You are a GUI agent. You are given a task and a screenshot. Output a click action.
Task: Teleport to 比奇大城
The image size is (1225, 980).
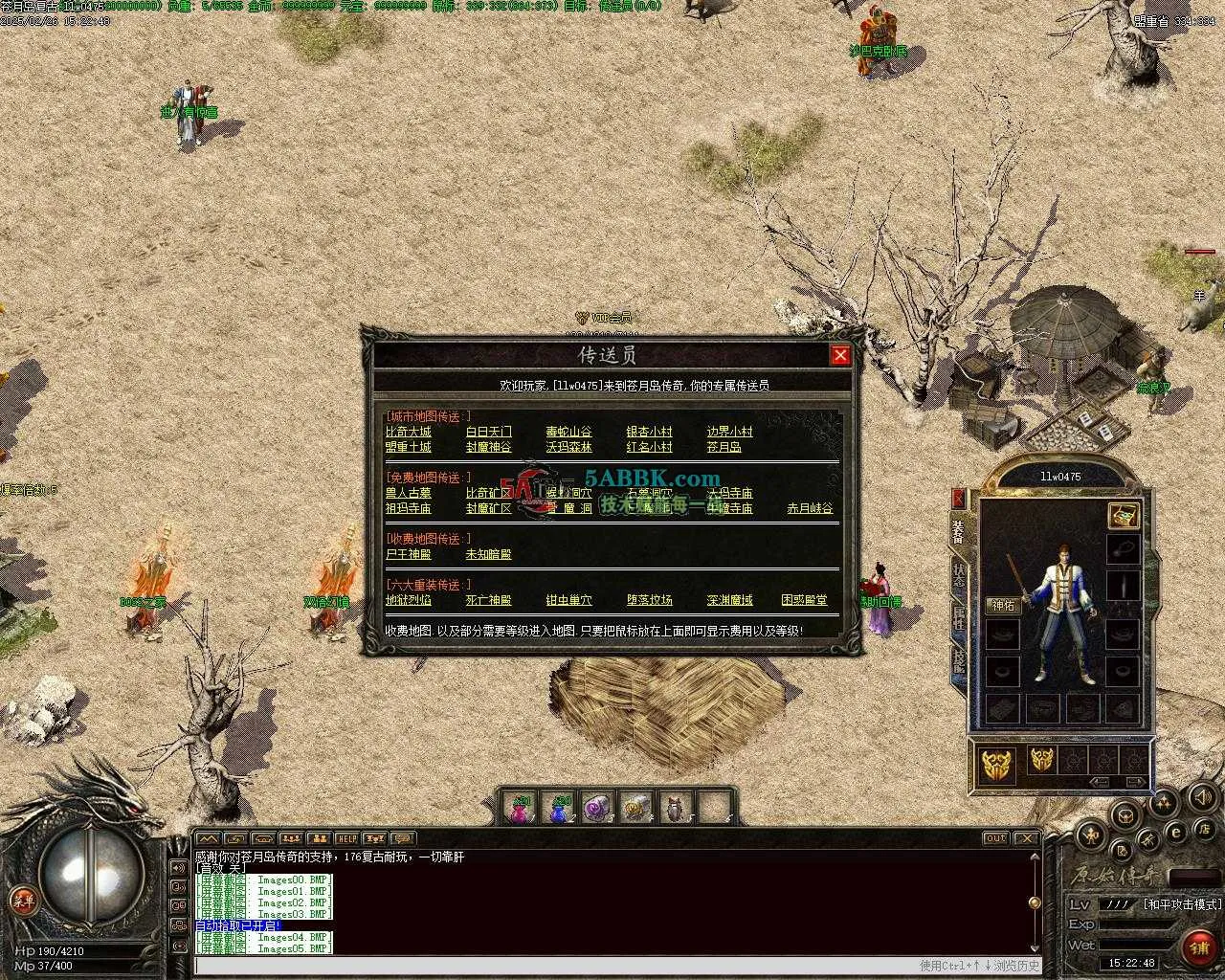pos(408,432)
